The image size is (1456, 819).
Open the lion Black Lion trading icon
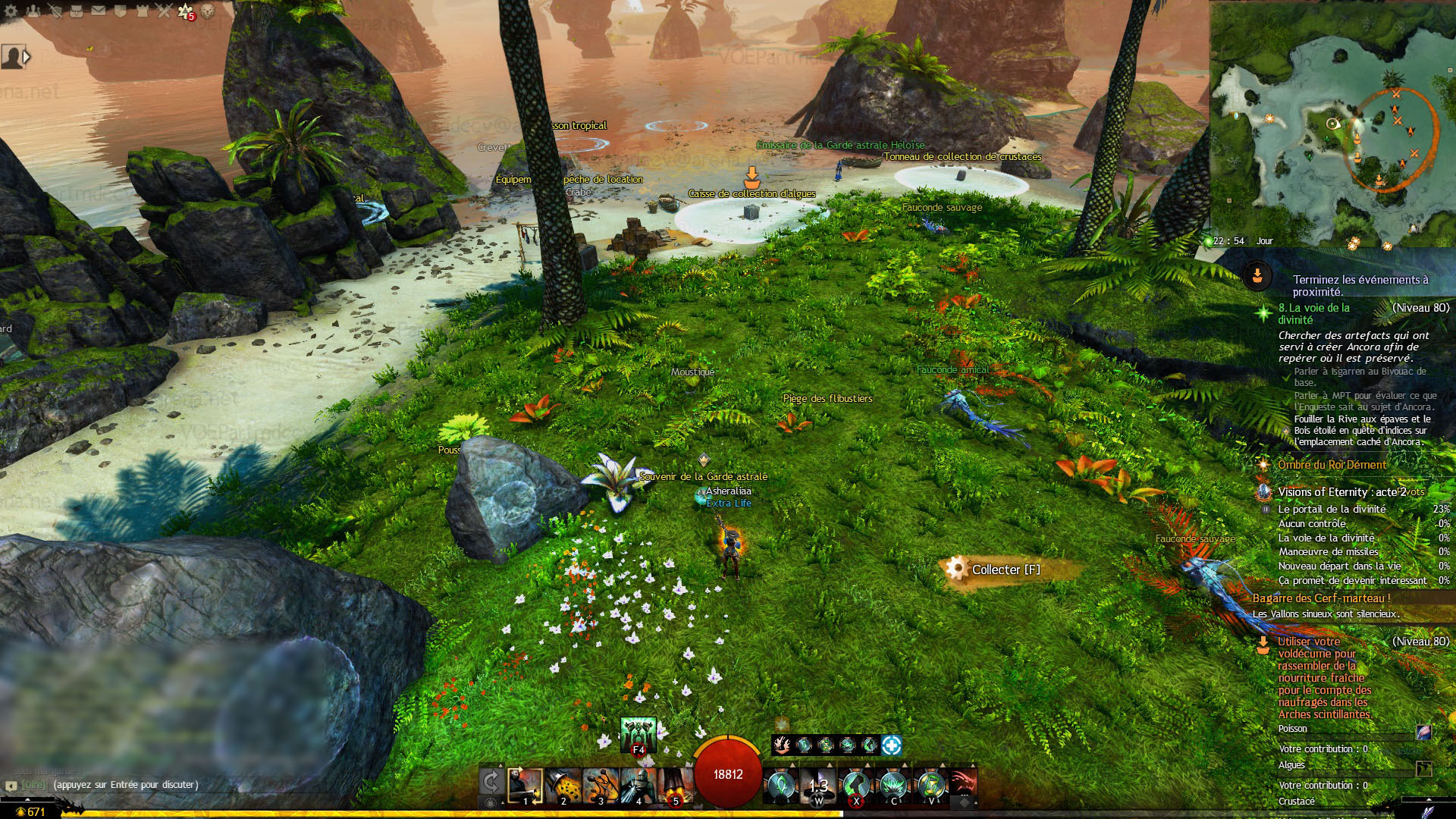[x=208, y=11]
